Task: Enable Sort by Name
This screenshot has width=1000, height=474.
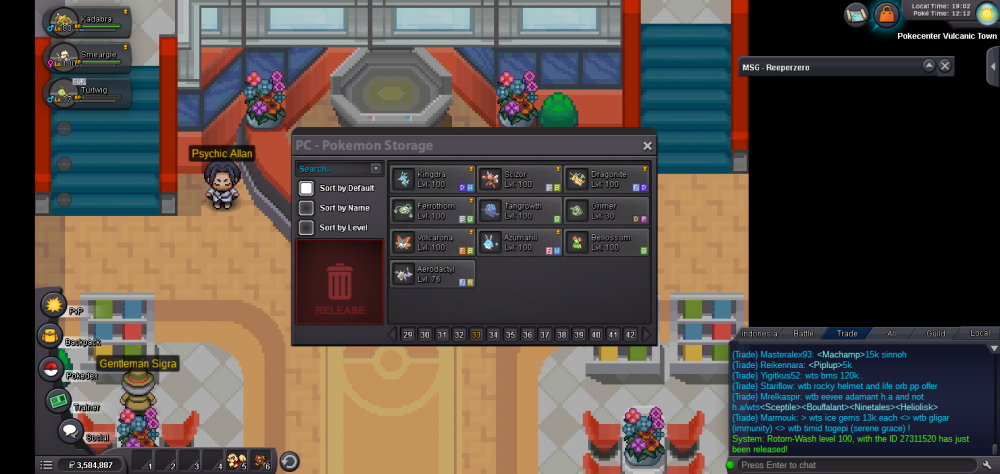Action: pyautogui.click(x=307, y=208)
